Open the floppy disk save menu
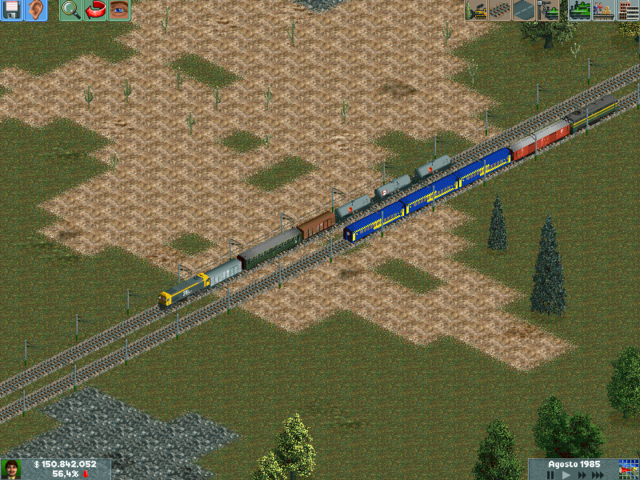Image resolution: width=640 pixels, height=480 pixels. pyautogui.click(x=13, y=11)
